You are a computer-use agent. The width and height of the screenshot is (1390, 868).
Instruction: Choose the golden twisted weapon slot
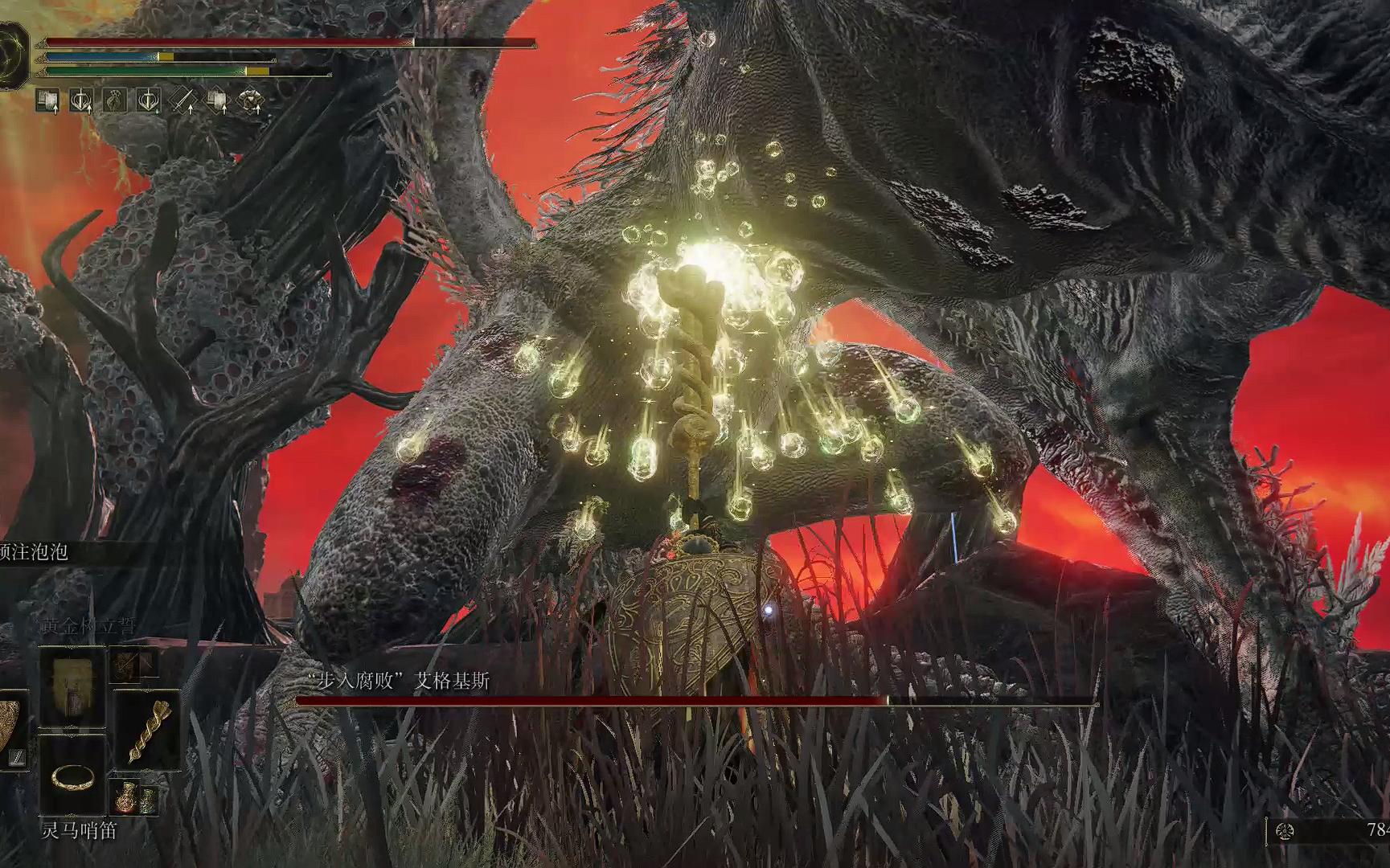coord(146,731)
